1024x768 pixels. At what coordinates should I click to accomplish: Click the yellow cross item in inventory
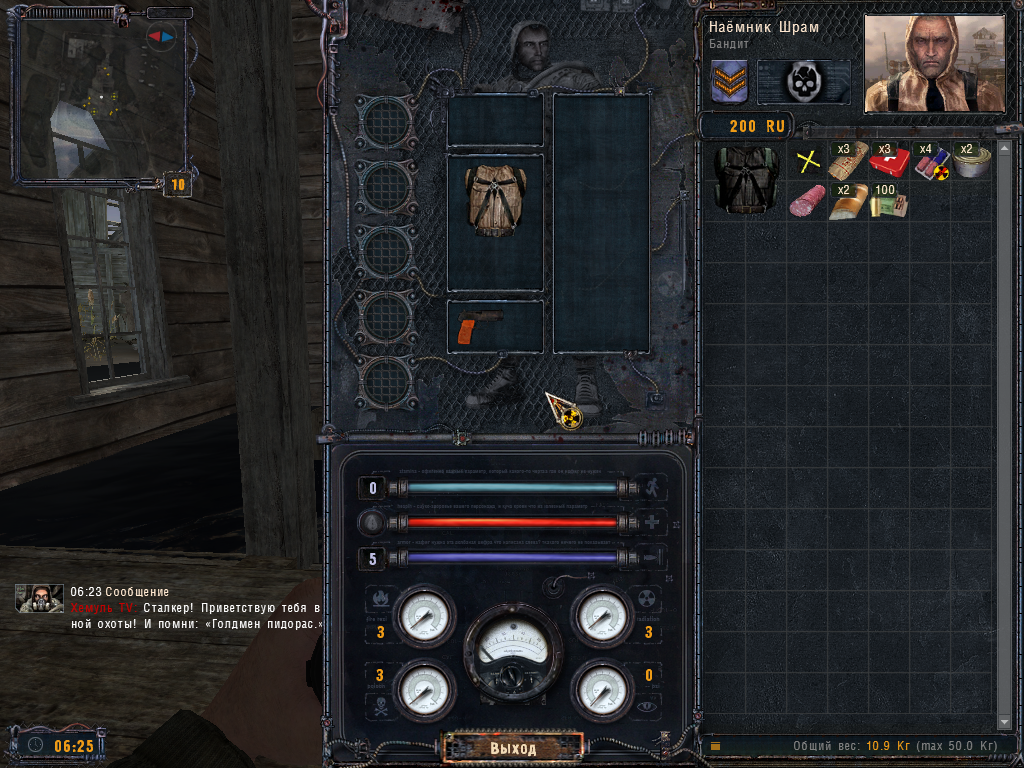coord(807,161)
